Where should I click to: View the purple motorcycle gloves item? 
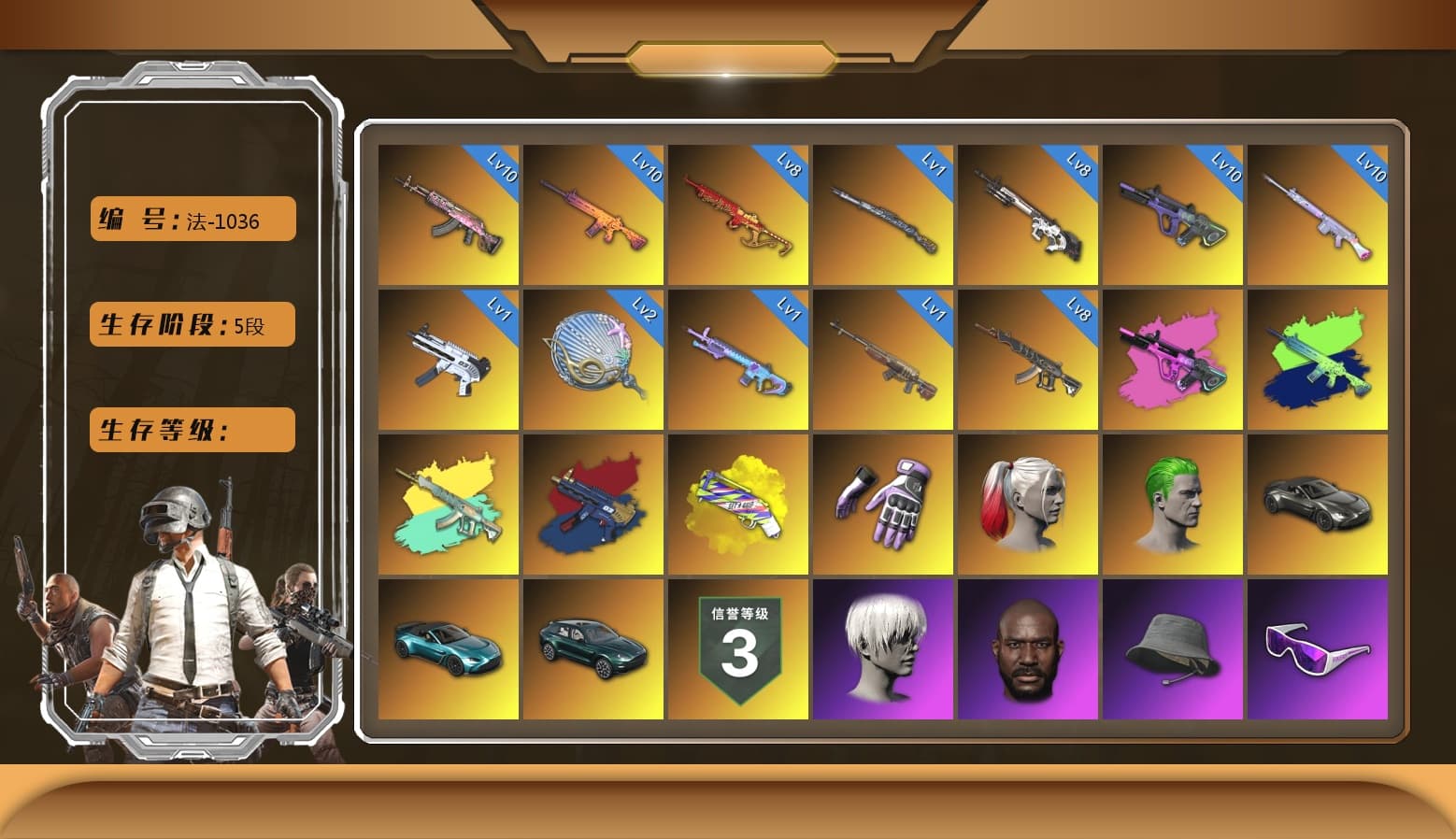click(883, 505)
